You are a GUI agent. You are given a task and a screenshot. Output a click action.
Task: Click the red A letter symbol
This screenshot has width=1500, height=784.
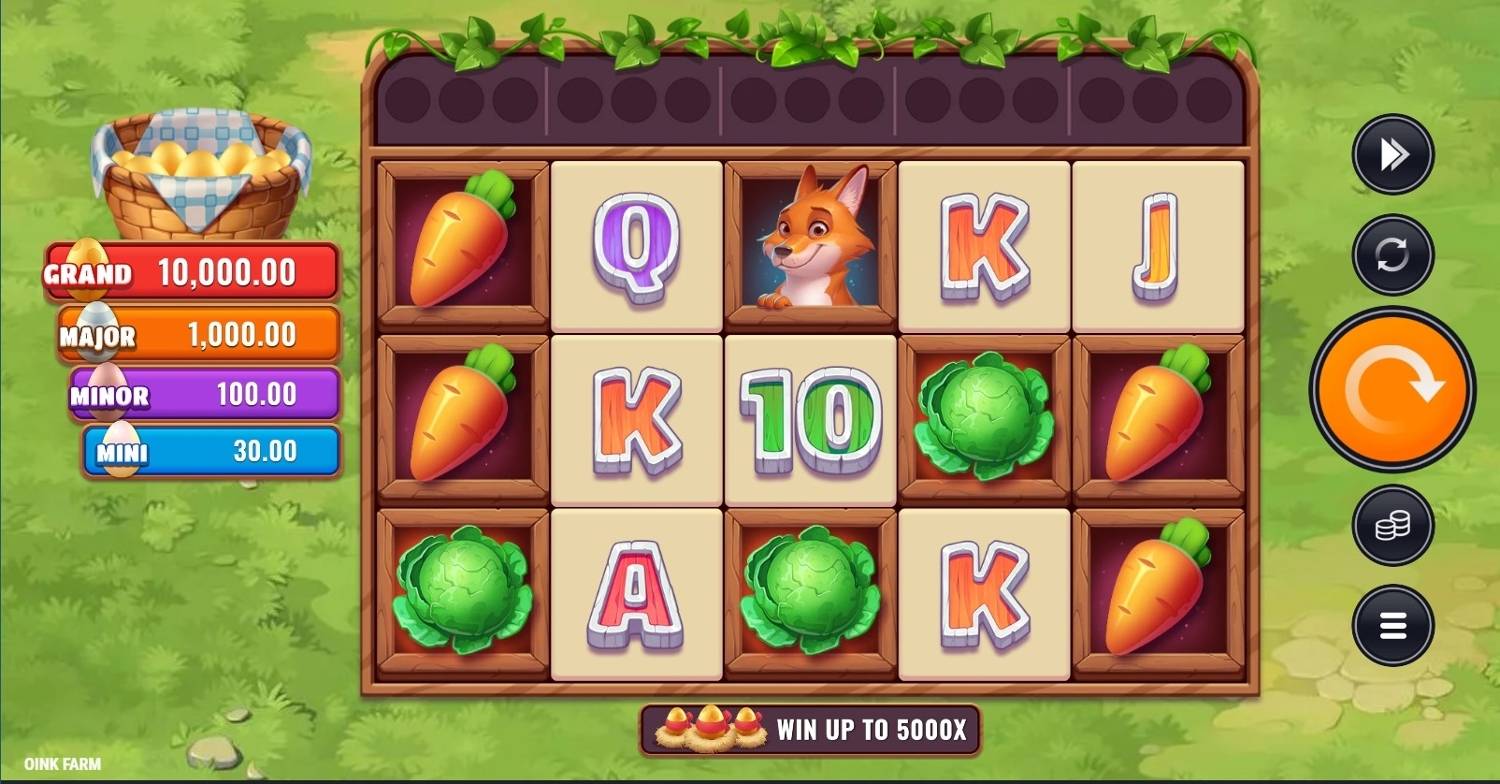coord(637,593)
